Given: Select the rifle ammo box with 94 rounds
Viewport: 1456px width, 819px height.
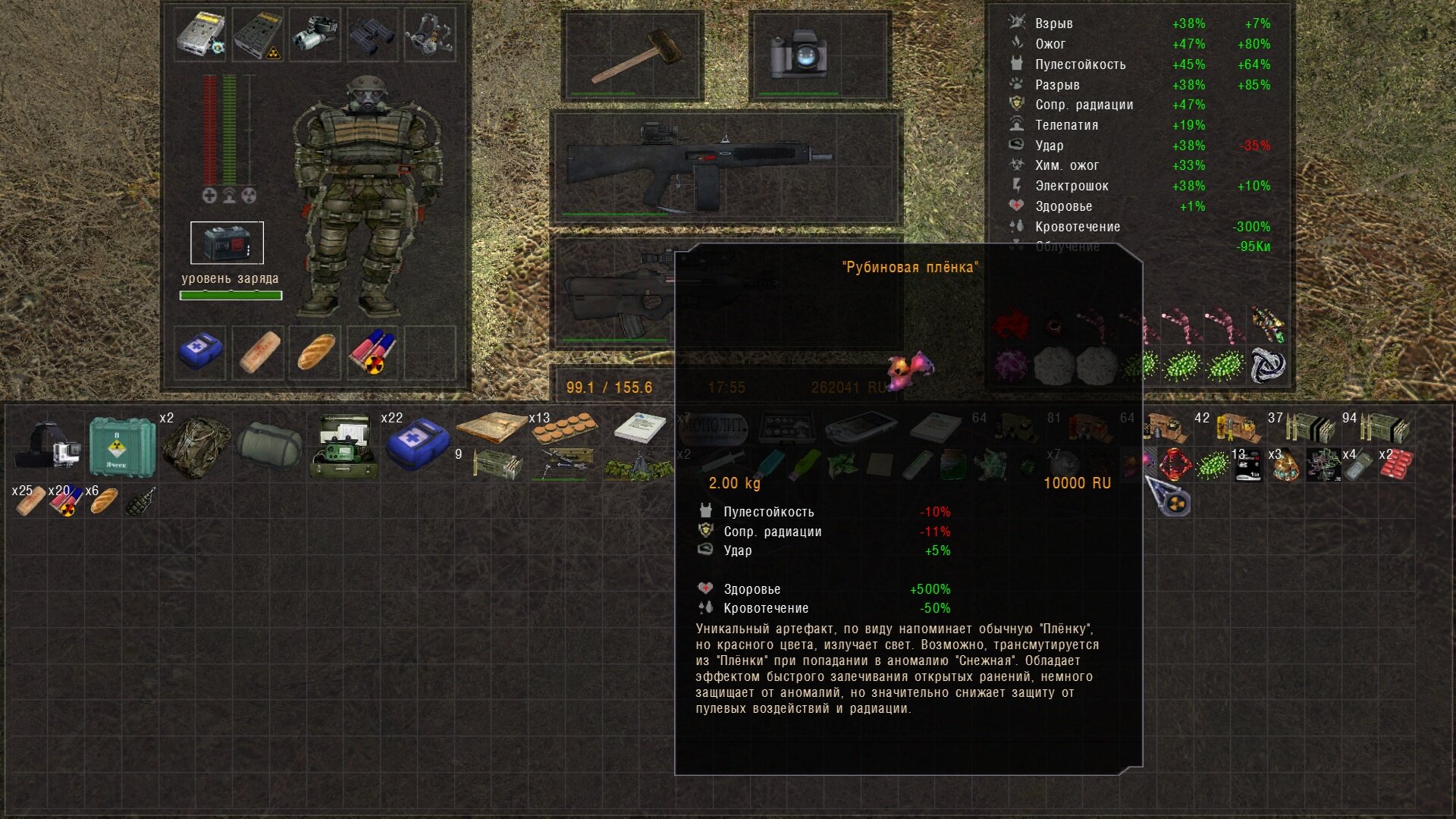Looking at the screenshot, I should click(1383, 428).
